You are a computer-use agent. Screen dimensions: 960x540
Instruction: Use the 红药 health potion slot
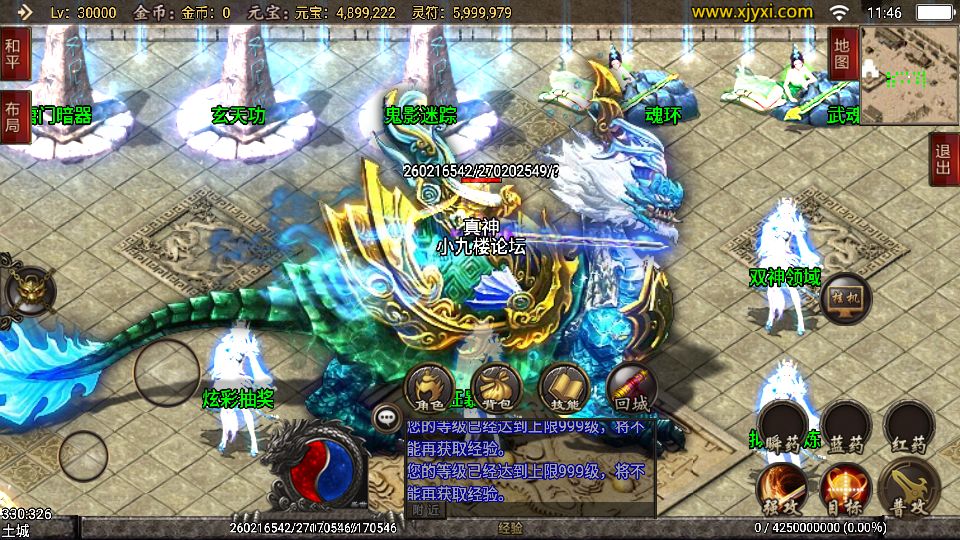point(910,427)
